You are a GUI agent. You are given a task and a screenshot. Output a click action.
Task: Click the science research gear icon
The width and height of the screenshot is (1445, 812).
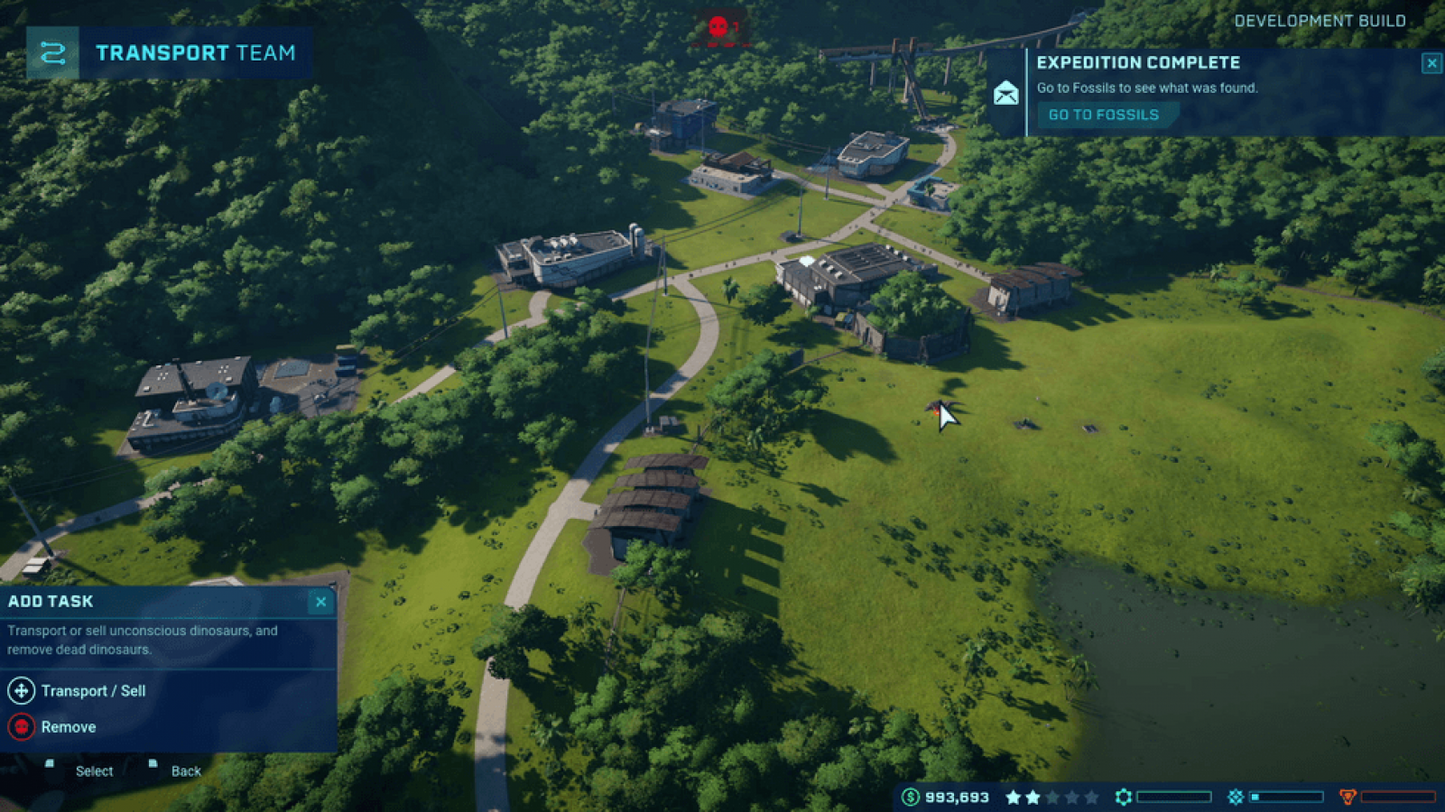click(1124, 796)
